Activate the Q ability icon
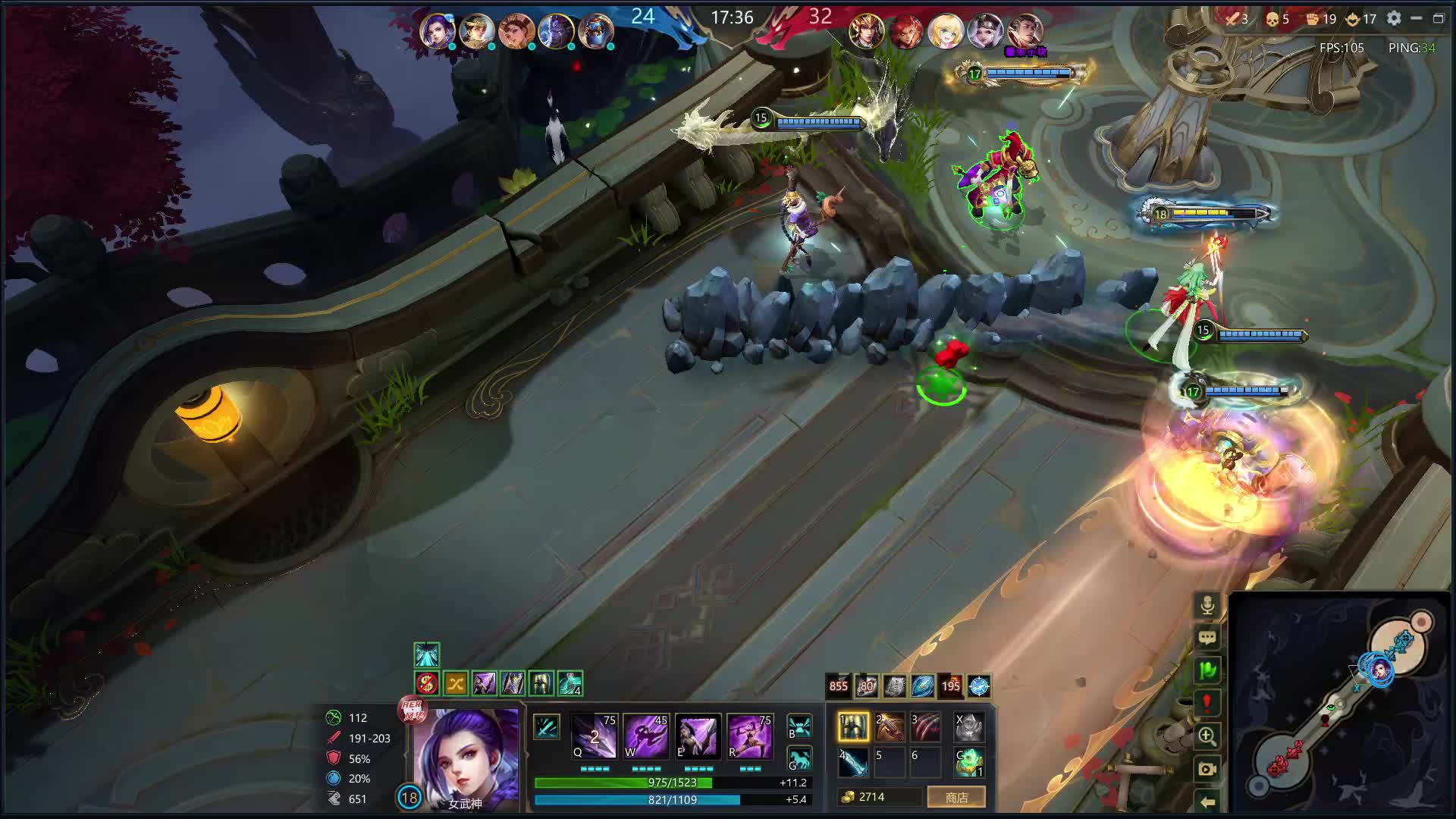This screenshot has height=819, width=1456. 595,736
